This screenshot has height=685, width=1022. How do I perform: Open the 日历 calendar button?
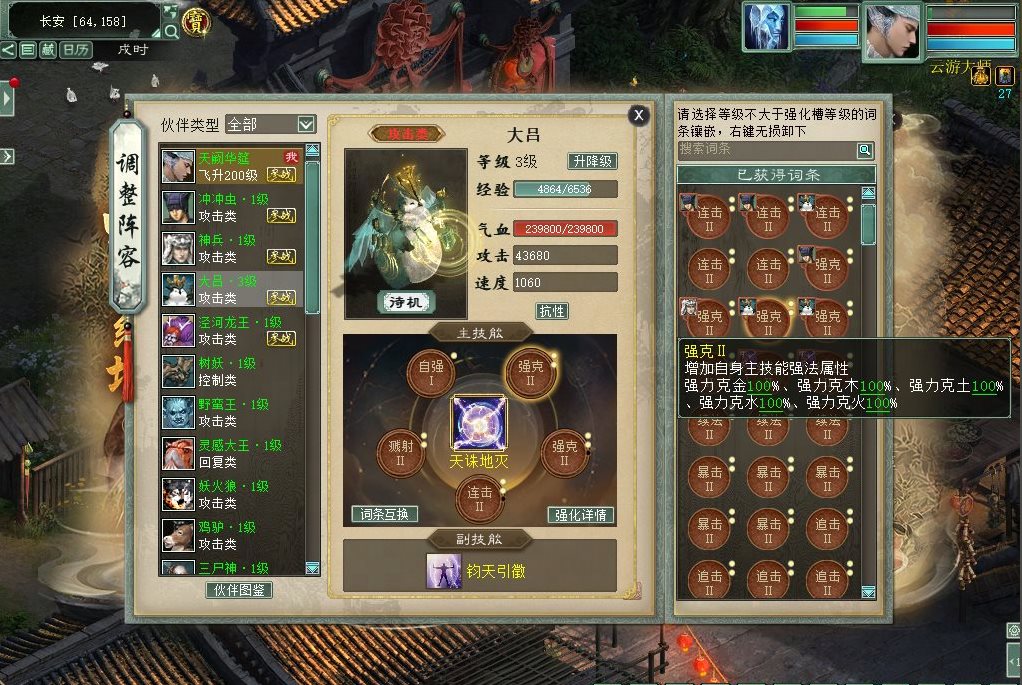click(x=75, y=50)
